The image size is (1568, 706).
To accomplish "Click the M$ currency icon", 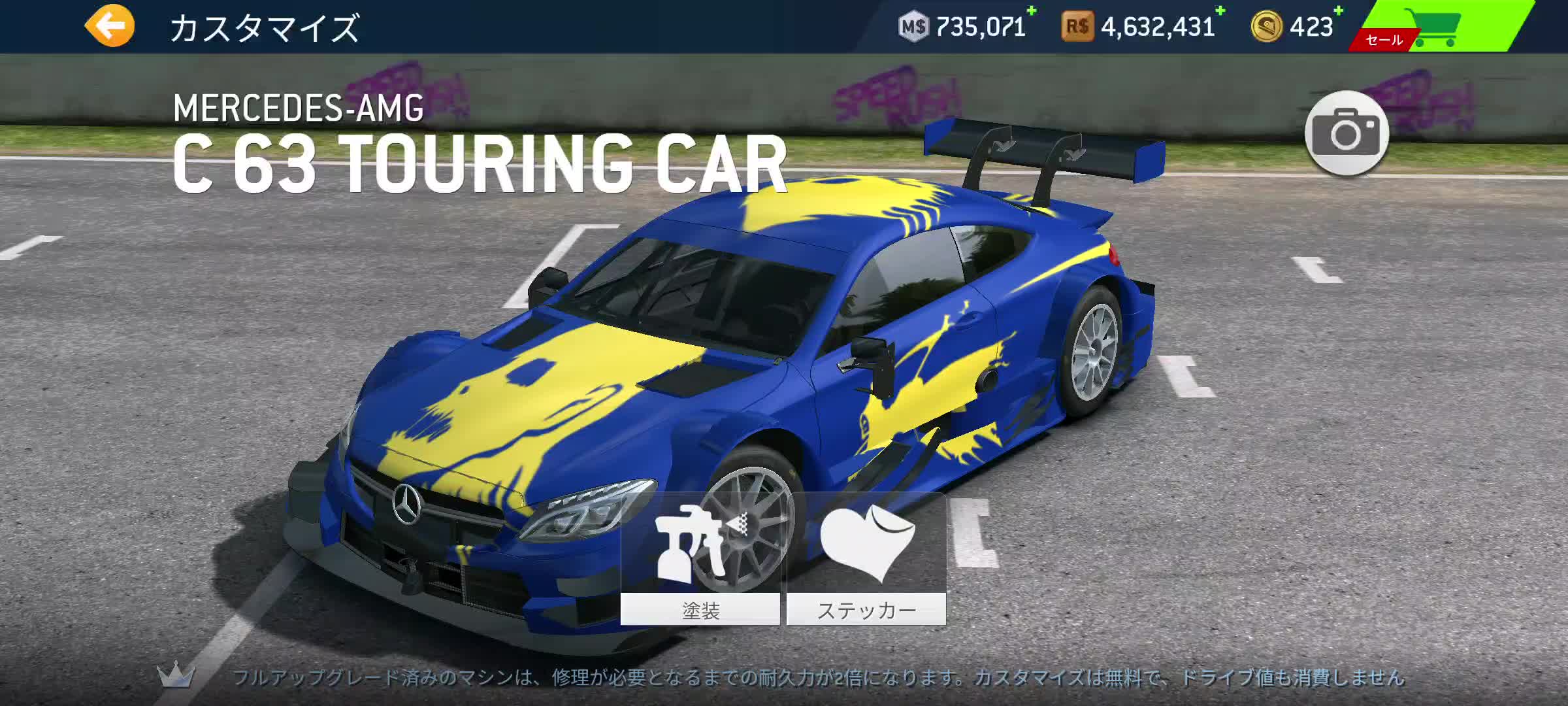I will pos(914,27).
